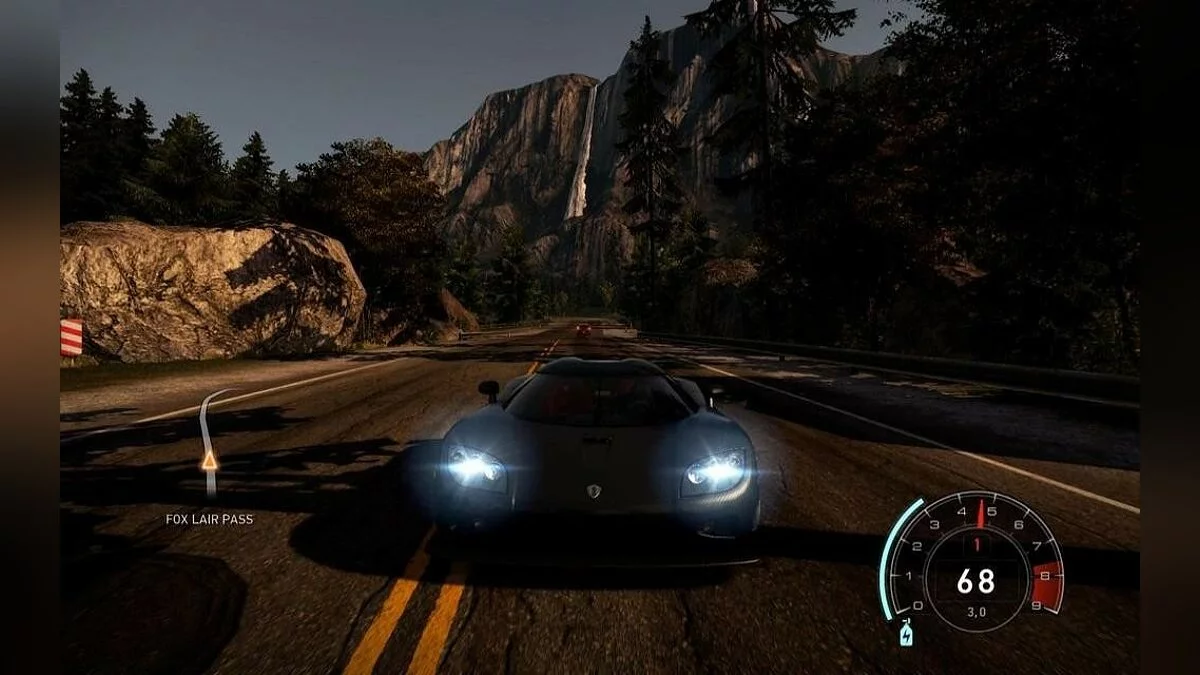This screenshot has width=1200, height=675.
Task: Click the Fox Lair Pass location label
Action: point(209,519)
